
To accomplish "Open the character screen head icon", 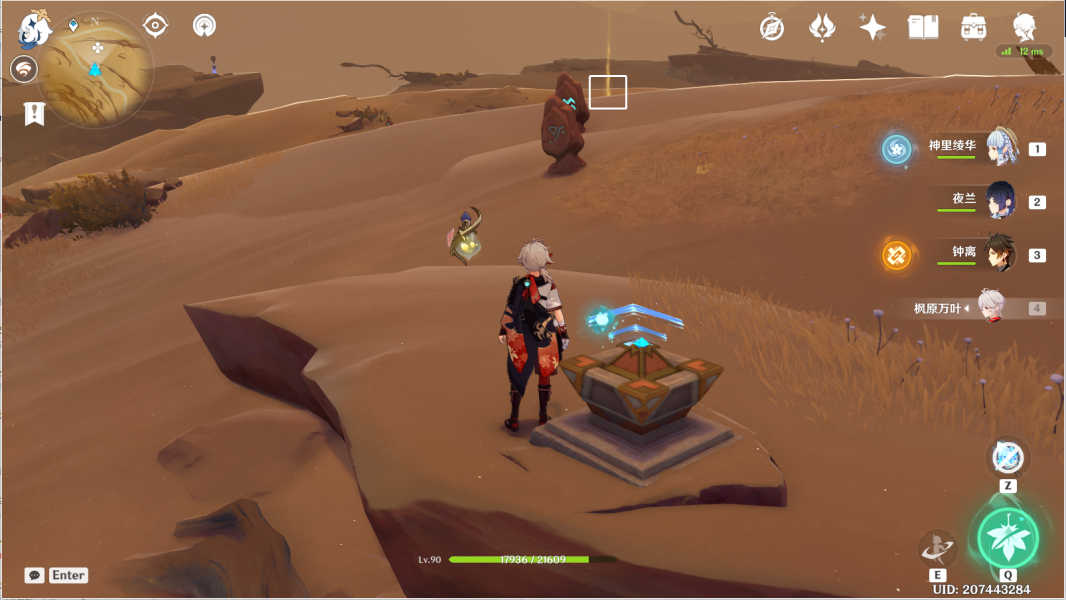I will (x=1024, y=28).
